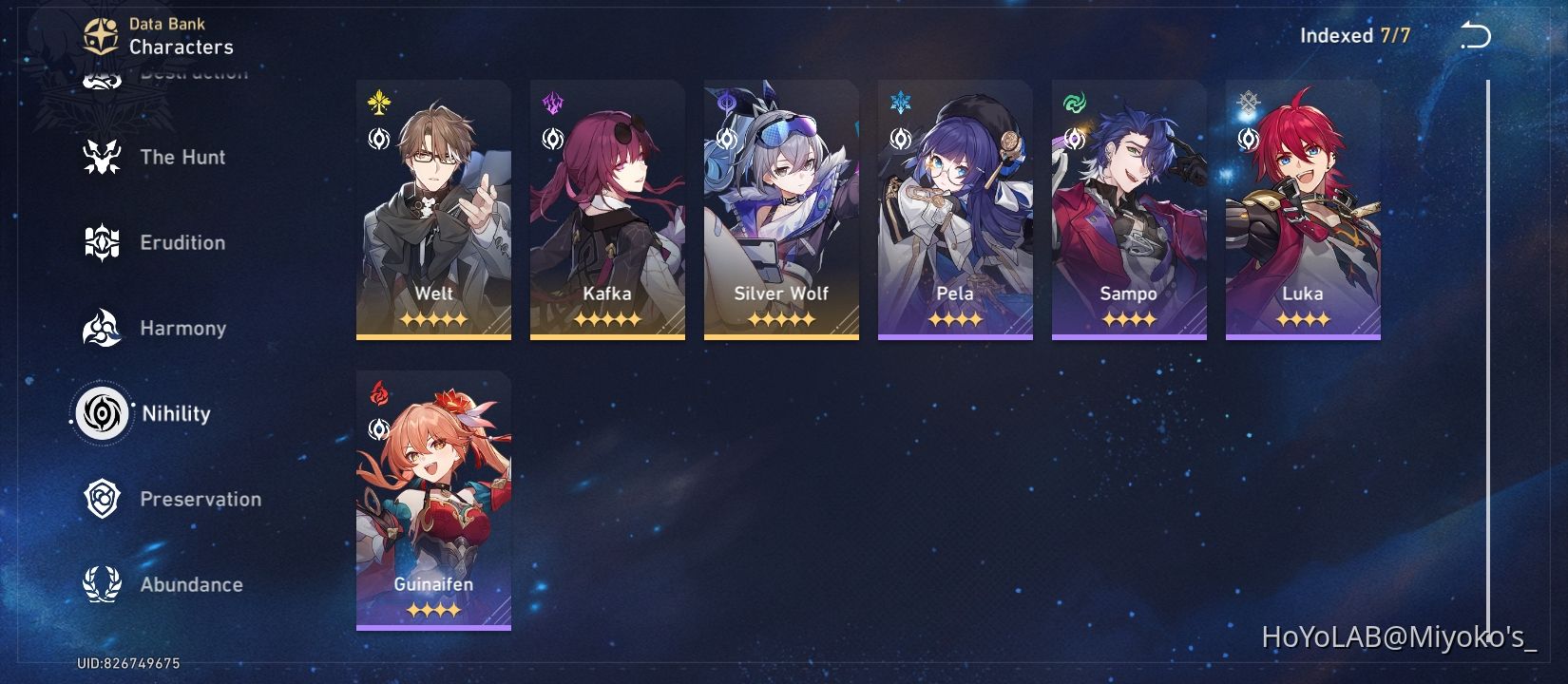The image size is (1568, 684).
Task: Select The Hunt path icon in sidebar
Action: [103, 157]
